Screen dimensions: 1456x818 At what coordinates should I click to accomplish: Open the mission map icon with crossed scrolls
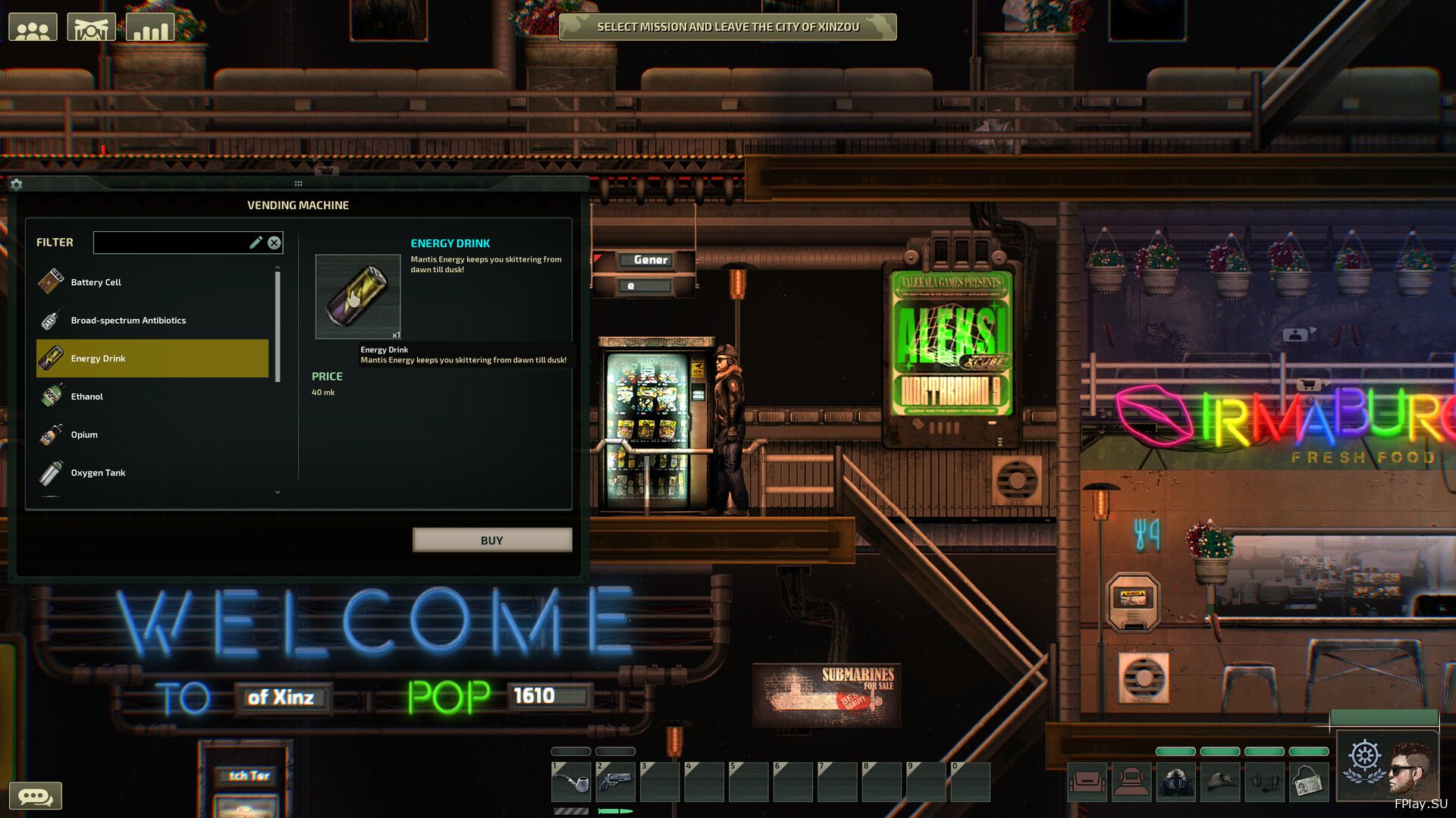pyautogui.click(x=91, y=28)
